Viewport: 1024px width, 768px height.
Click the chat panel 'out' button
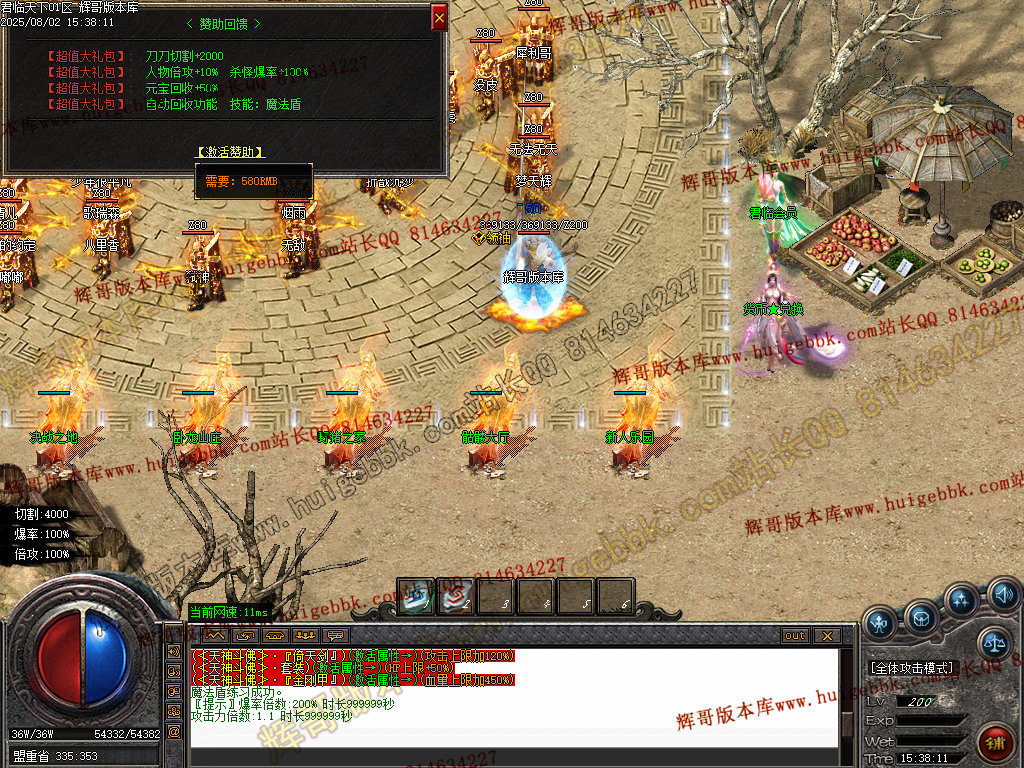(794, 635)
